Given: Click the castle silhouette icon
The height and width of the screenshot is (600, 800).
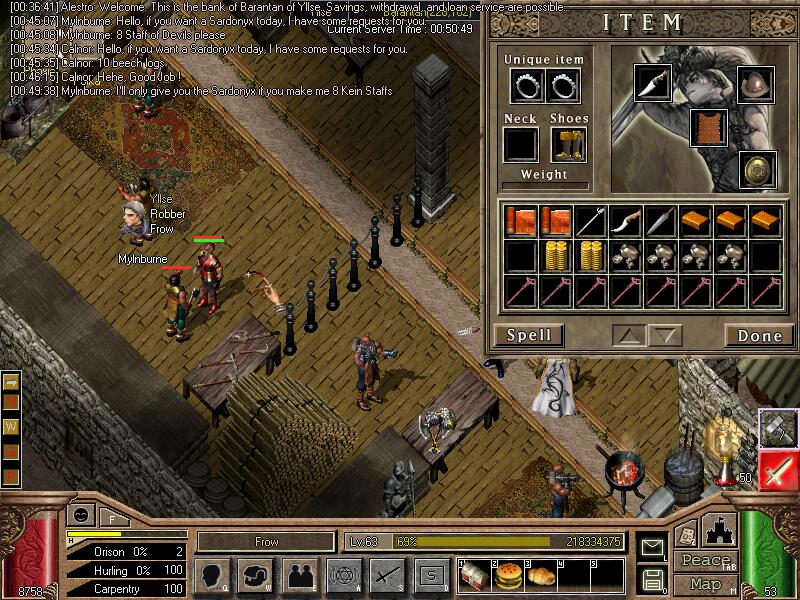Looking at the screenshot, I should point(718,531).
